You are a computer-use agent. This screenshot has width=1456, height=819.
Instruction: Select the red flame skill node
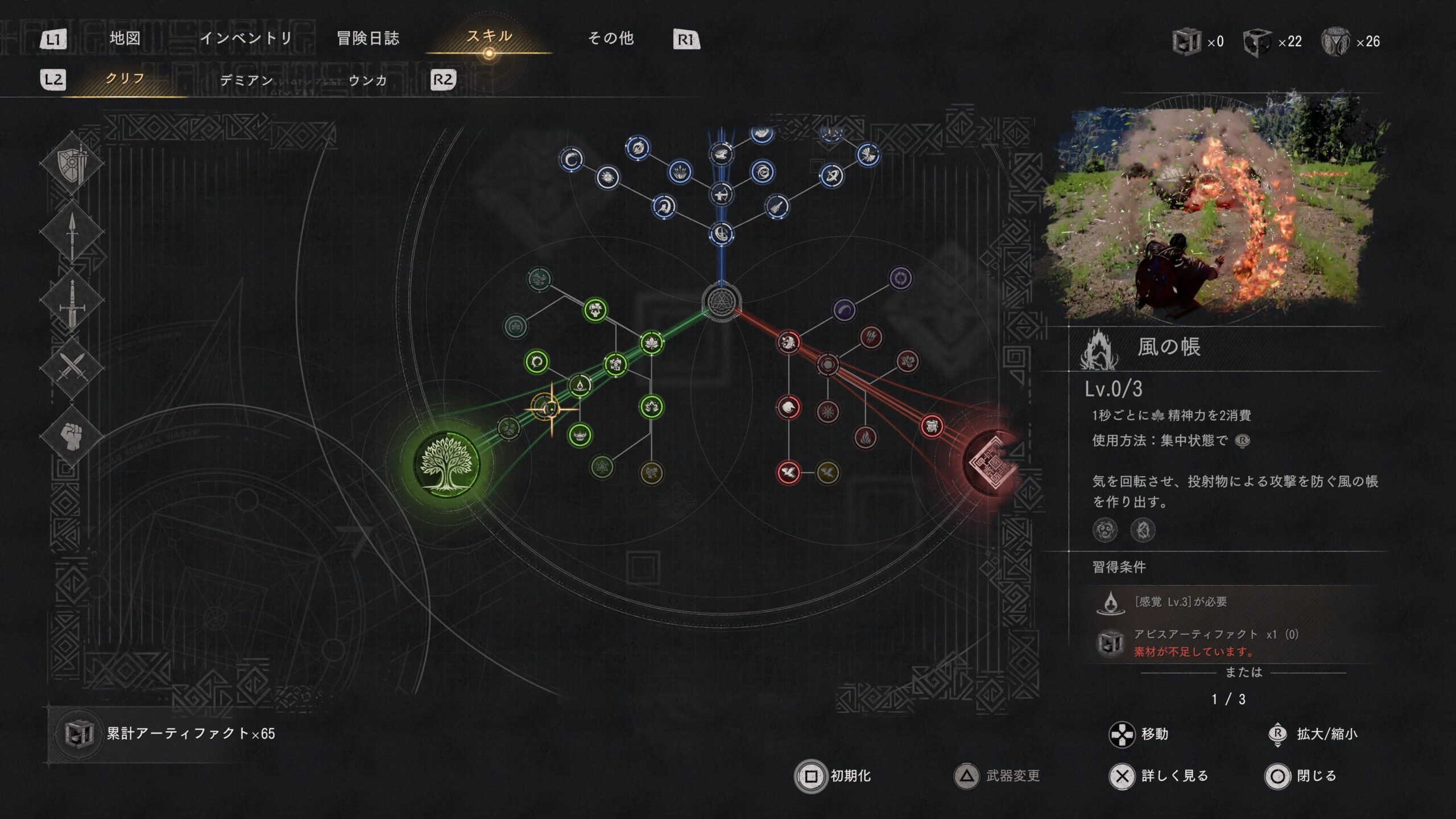pos(865,437)
